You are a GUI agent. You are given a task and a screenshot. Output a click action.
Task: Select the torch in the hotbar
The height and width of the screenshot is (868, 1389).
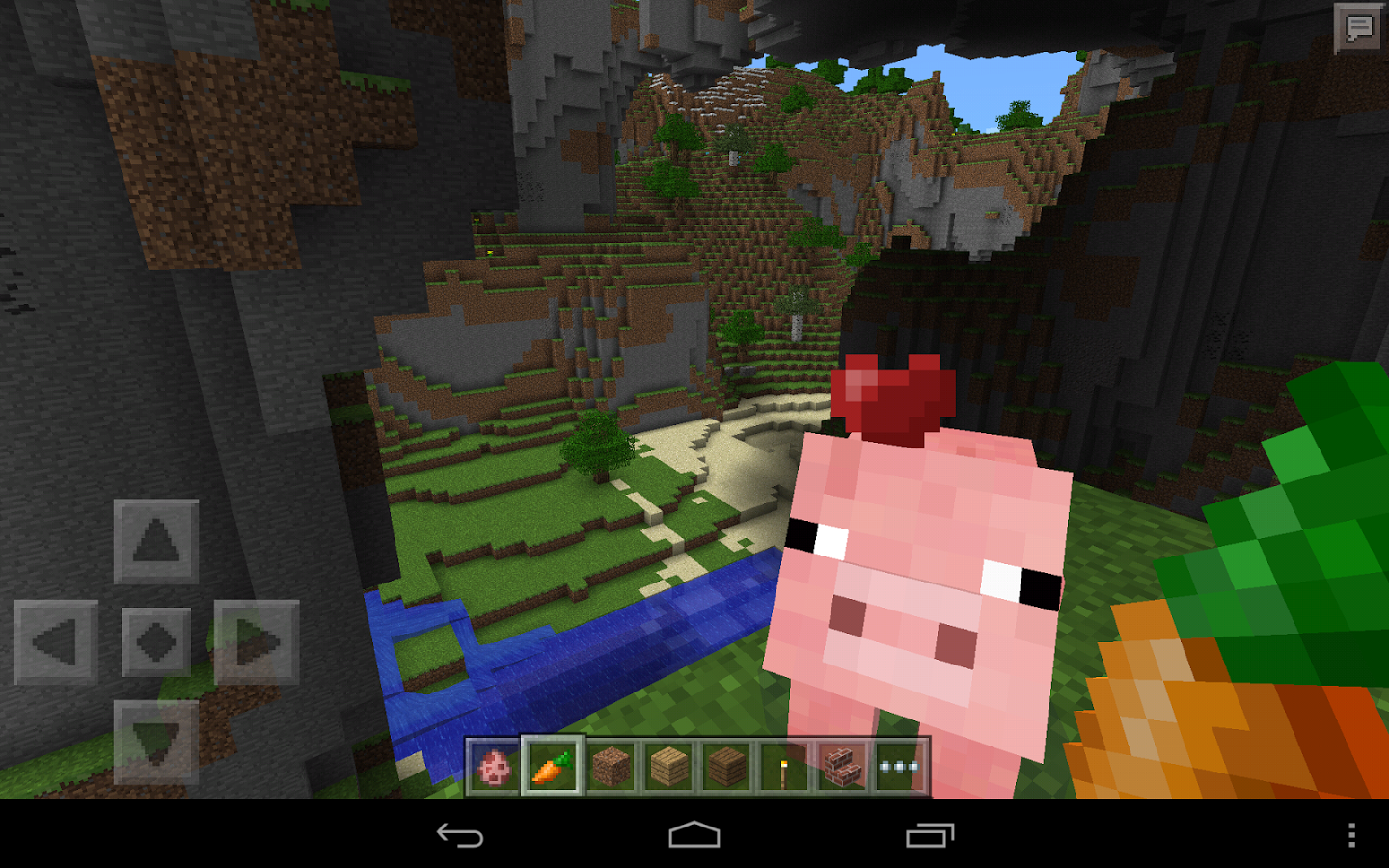(781, 765)
